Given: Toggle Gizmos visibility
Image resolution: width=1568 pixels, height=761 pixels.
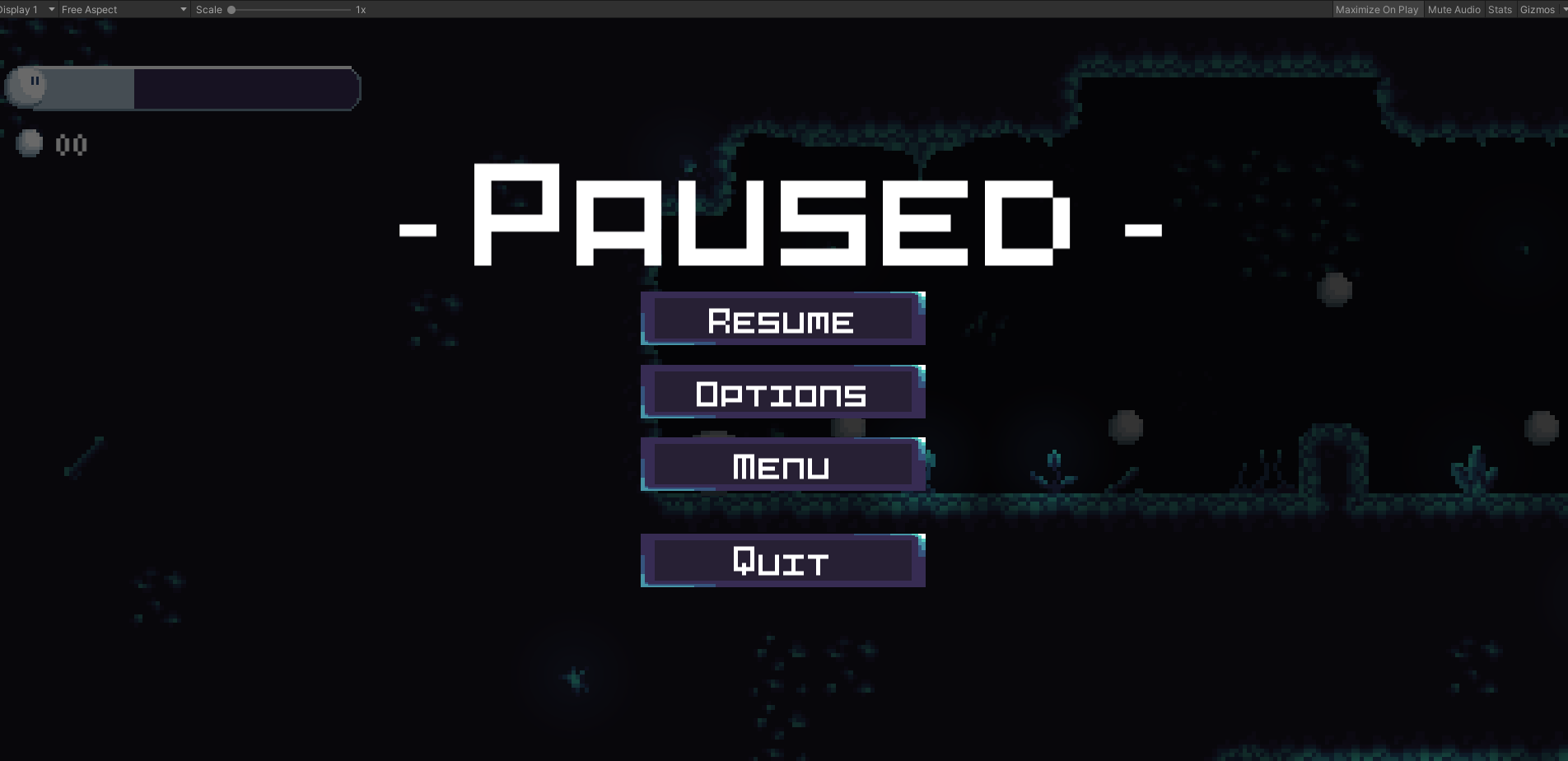Looking at the screenshot, I should point(1537,9).
